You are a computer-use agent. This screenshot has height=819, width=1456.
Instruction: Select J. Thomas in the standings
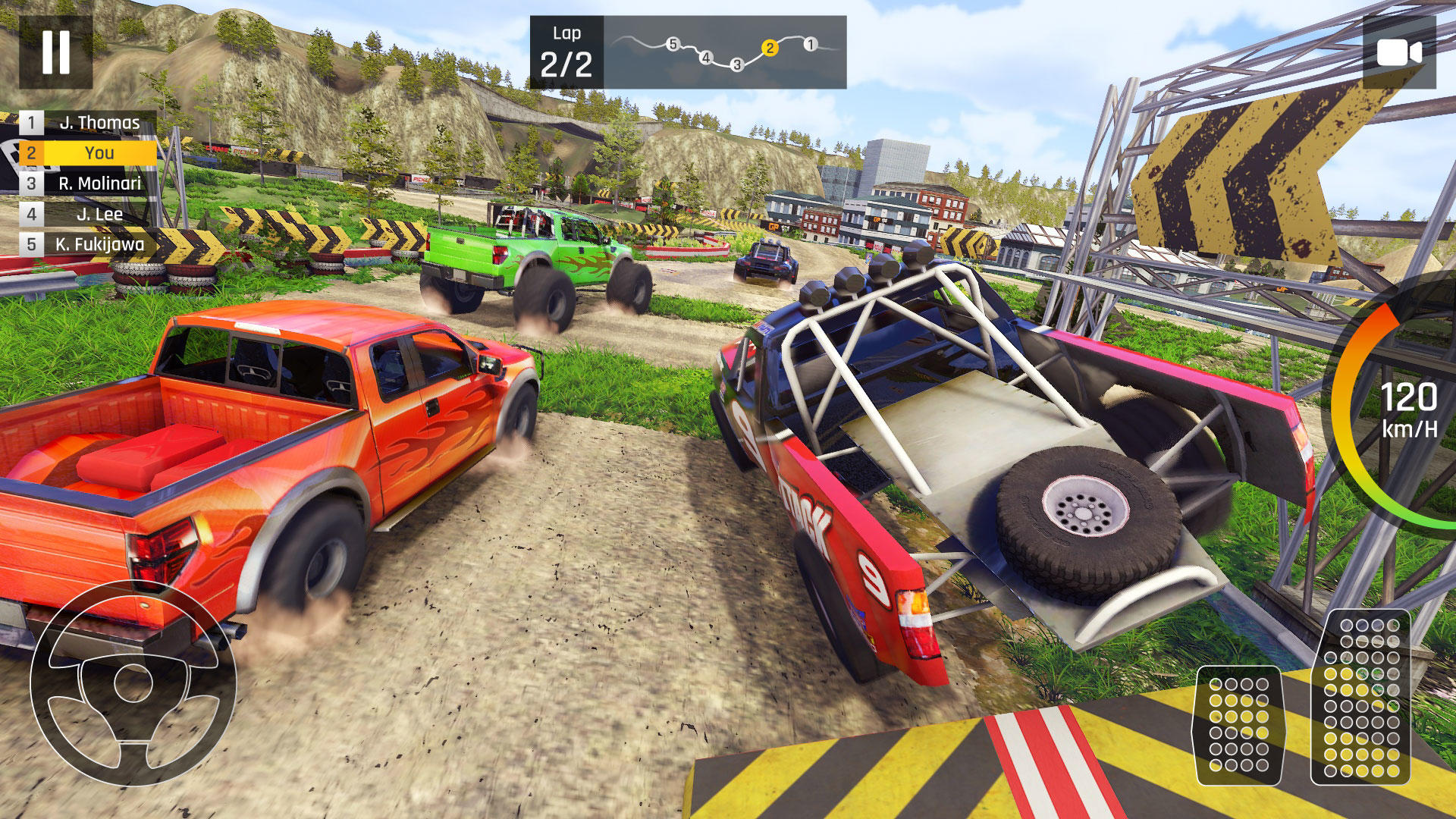(x=88, y=123)
